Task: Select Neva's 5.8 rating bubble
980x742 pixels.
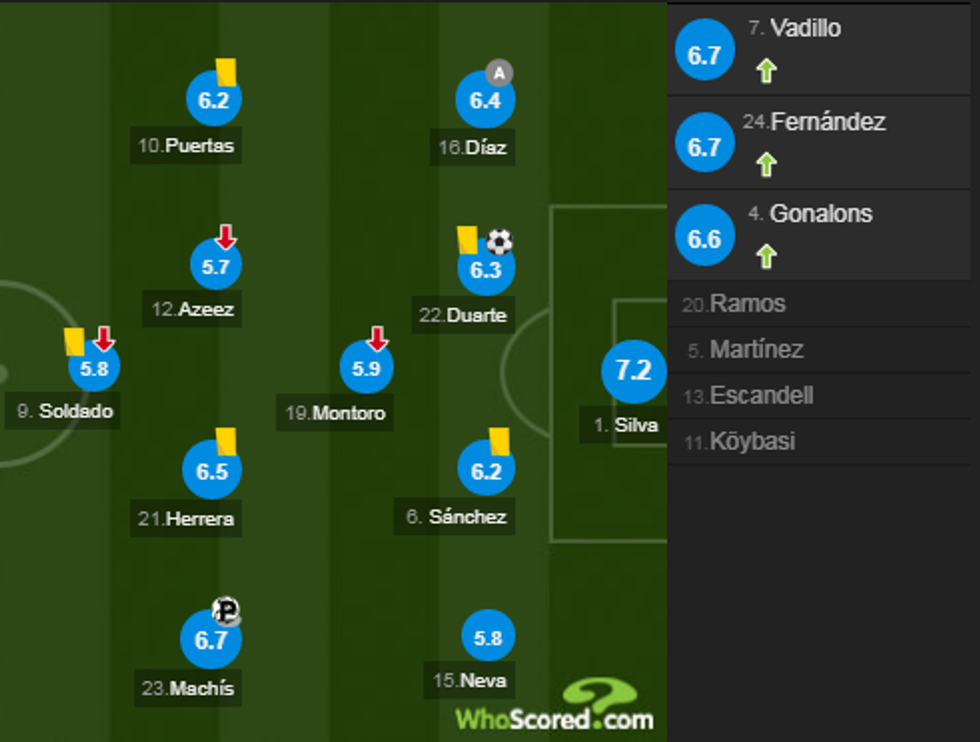Action: point(488,637)
